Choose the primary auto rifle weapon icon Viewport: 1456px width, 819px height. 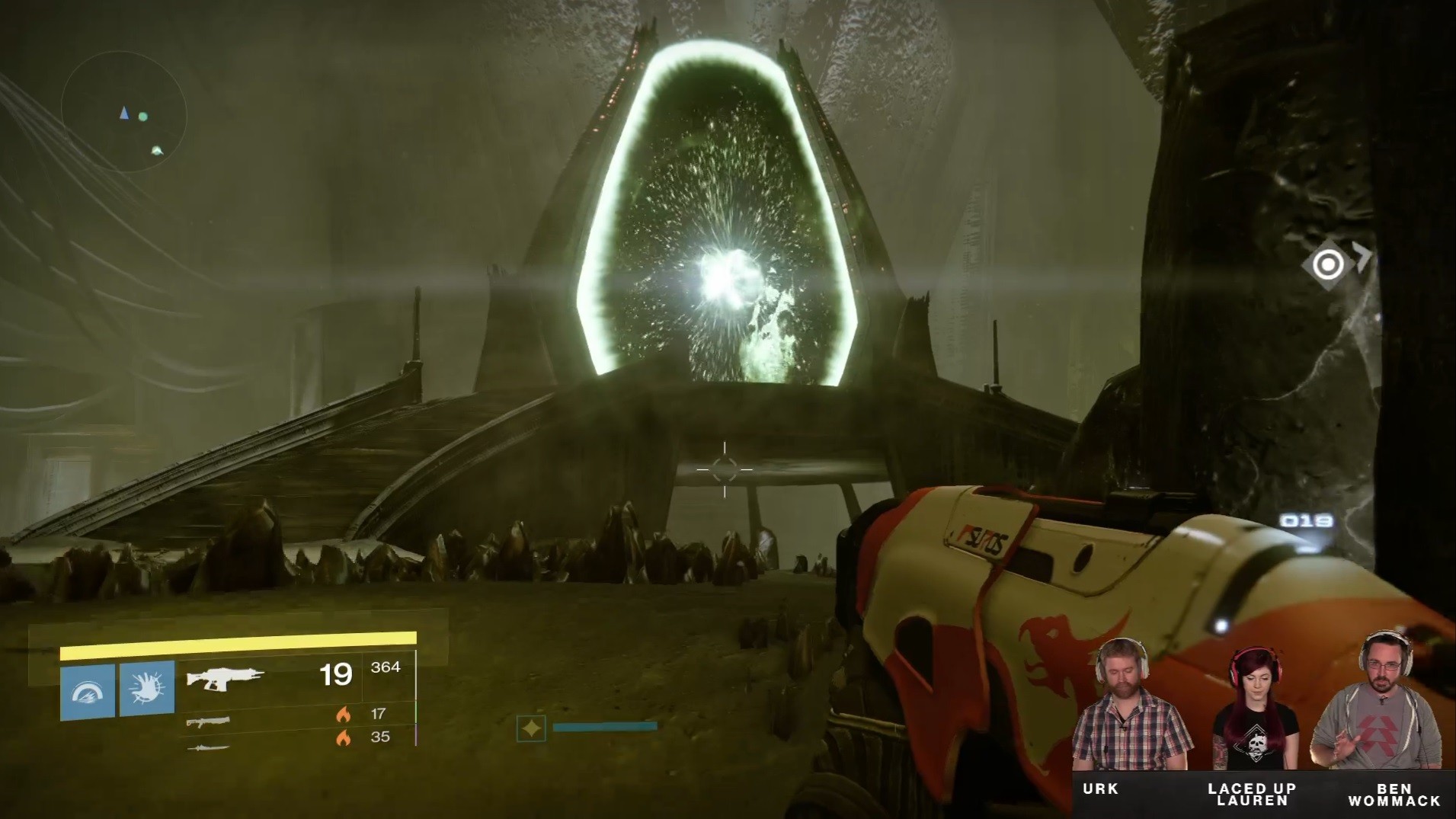pos(225,677)
